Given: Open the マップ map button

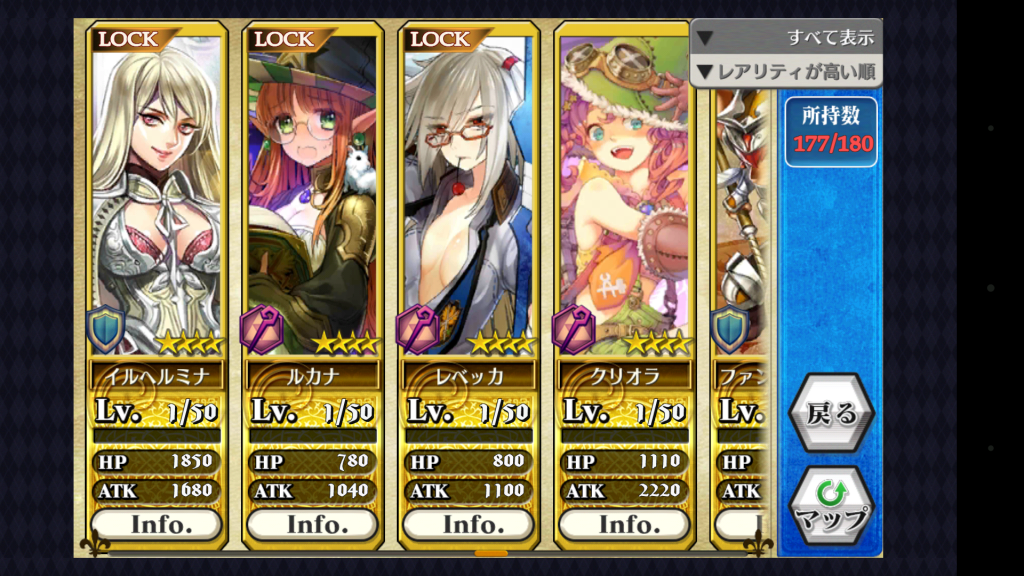Looking at the screenshot, I should pos(831,506).
